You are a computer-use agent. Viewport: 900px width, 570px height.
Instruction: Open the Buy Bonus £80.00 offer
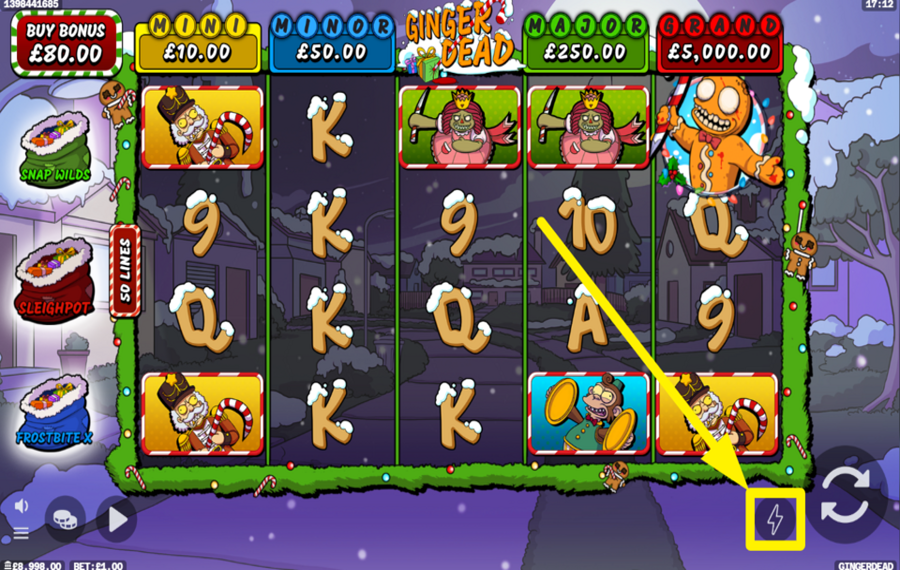(65, 44)
